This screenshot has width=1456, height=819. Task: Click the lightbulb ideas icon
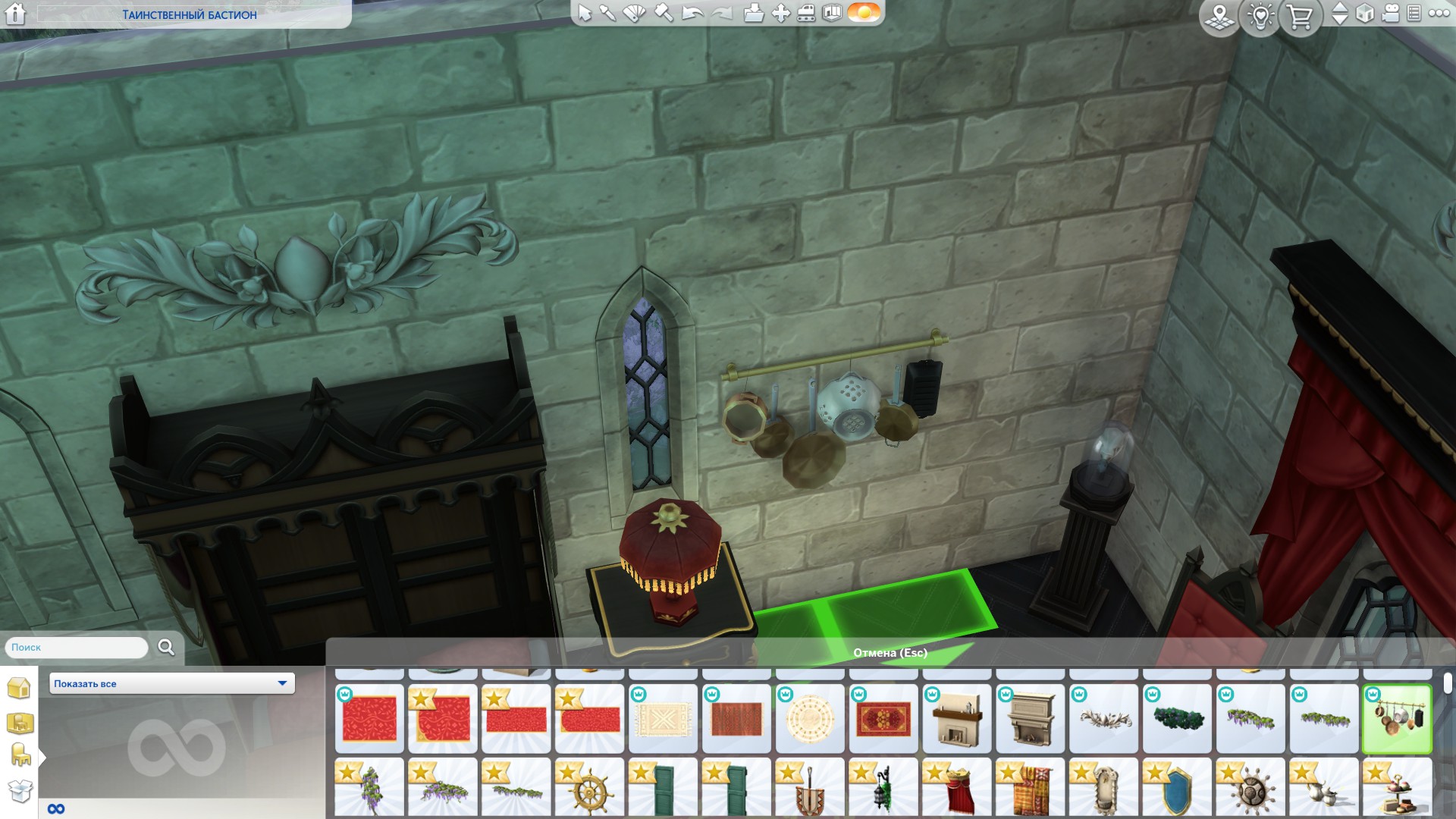click(x=1260, y=17)
